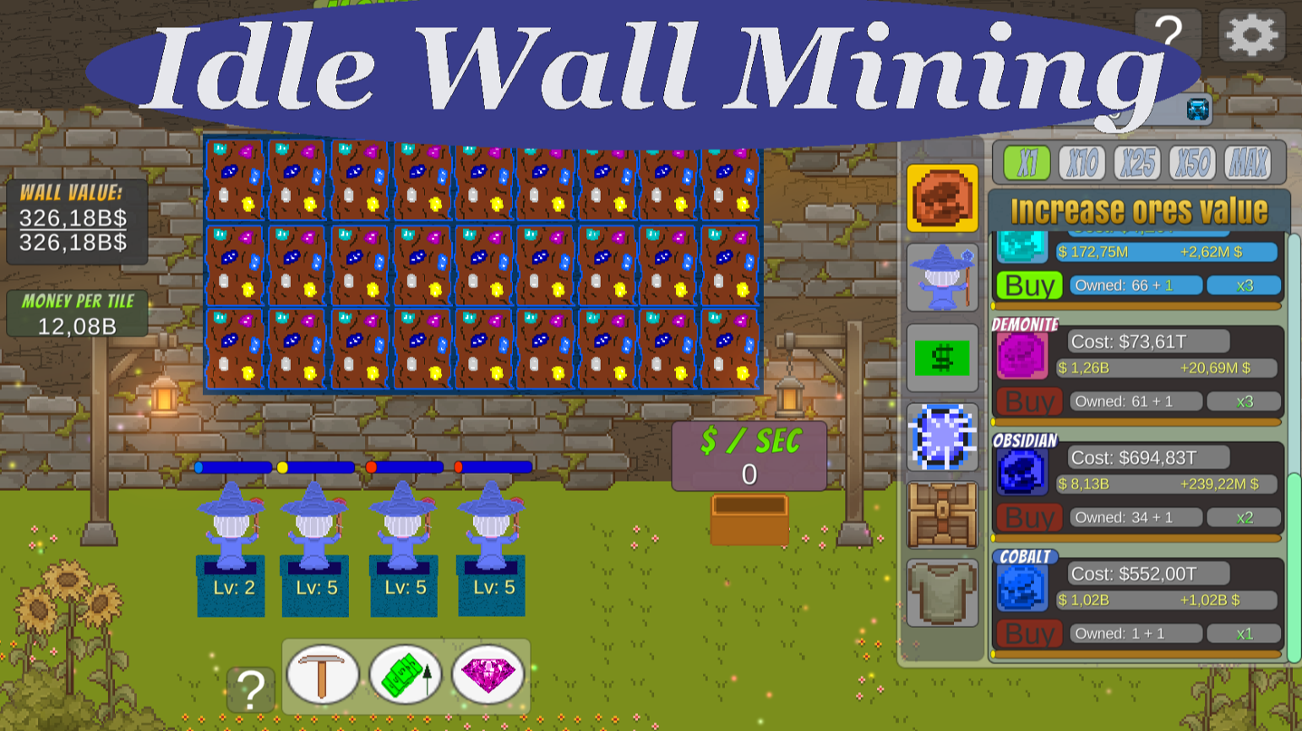This screenshot has width=1302, height=731.
Task: Buy the Demonite ore upgrade
Action: 1029,401
